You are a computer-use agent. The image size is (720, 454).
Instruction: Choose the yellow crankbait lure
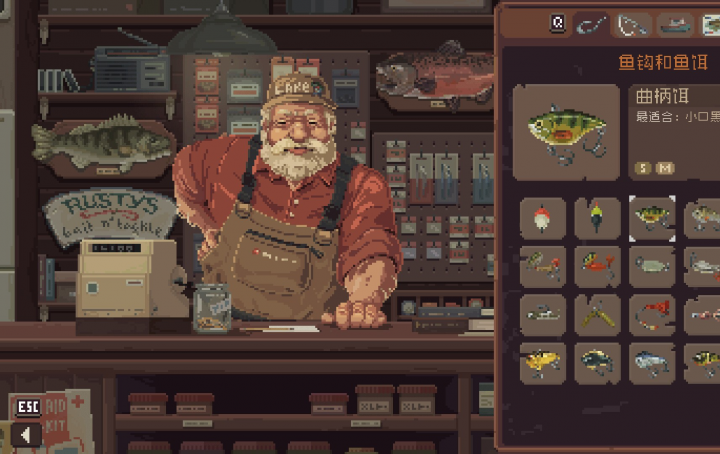[x=543, y=362]
